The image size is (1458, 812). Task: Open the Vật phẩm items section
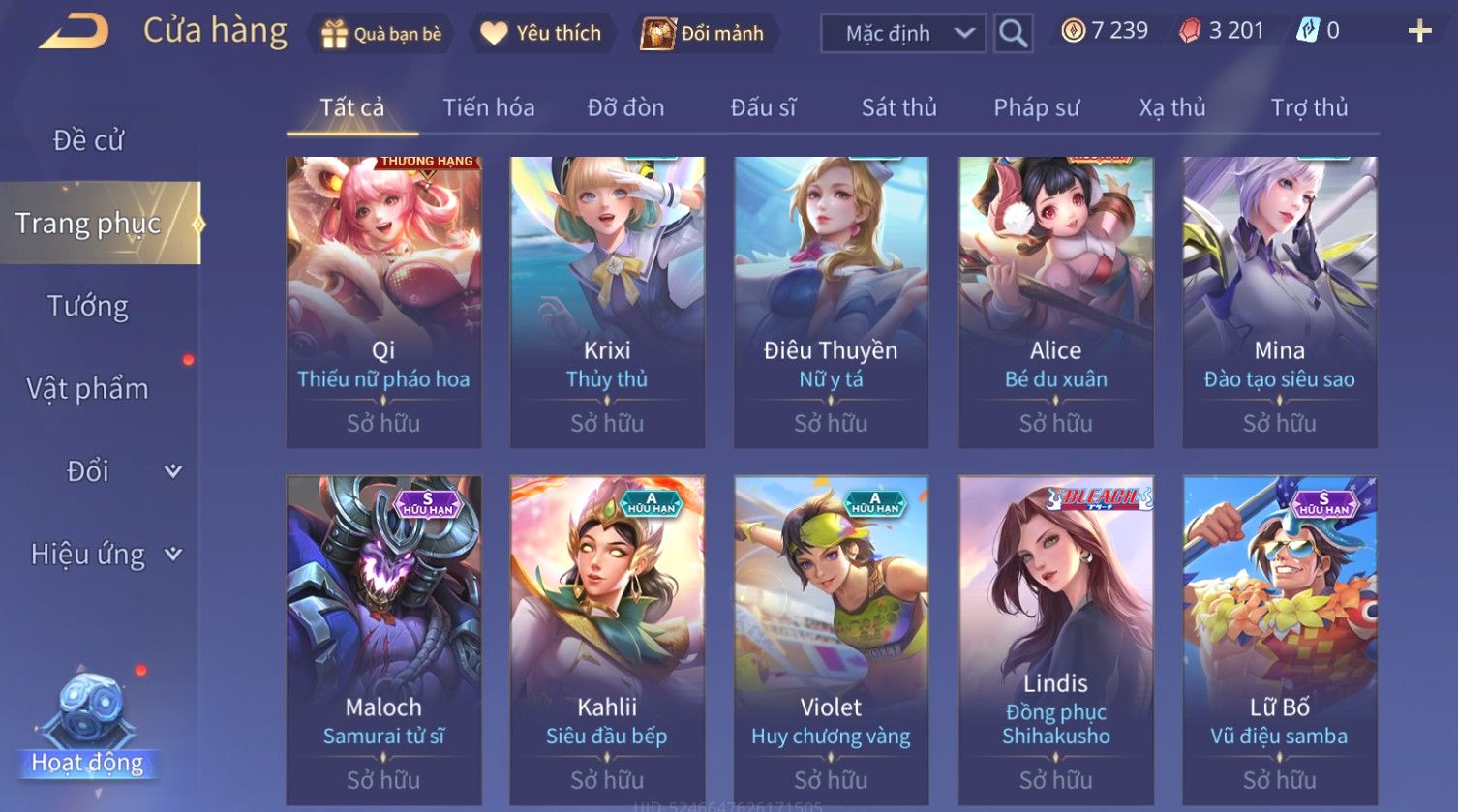coord(88,389)
